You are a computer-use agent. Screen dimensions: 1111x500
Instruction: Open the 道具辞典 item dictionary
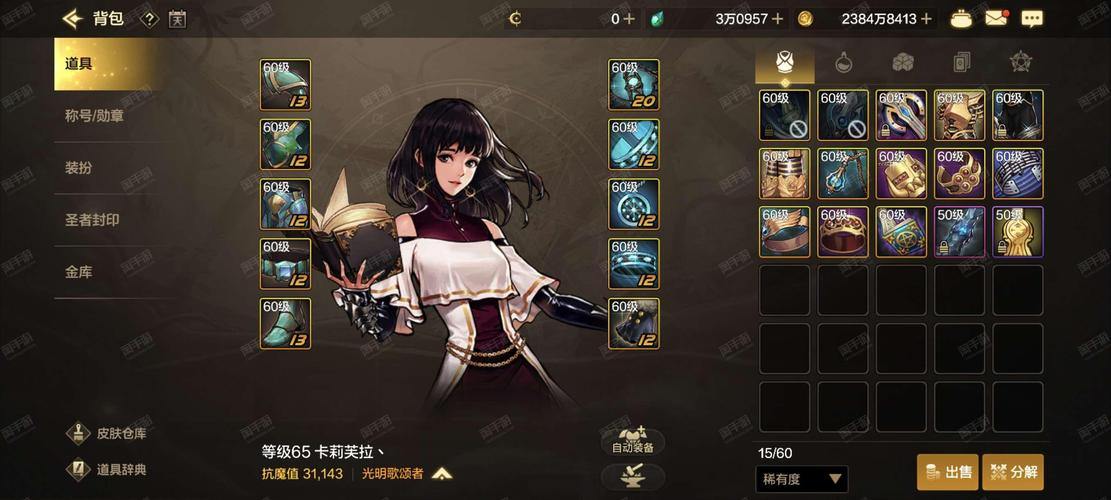pyautogui.click(x=110, y=469)
